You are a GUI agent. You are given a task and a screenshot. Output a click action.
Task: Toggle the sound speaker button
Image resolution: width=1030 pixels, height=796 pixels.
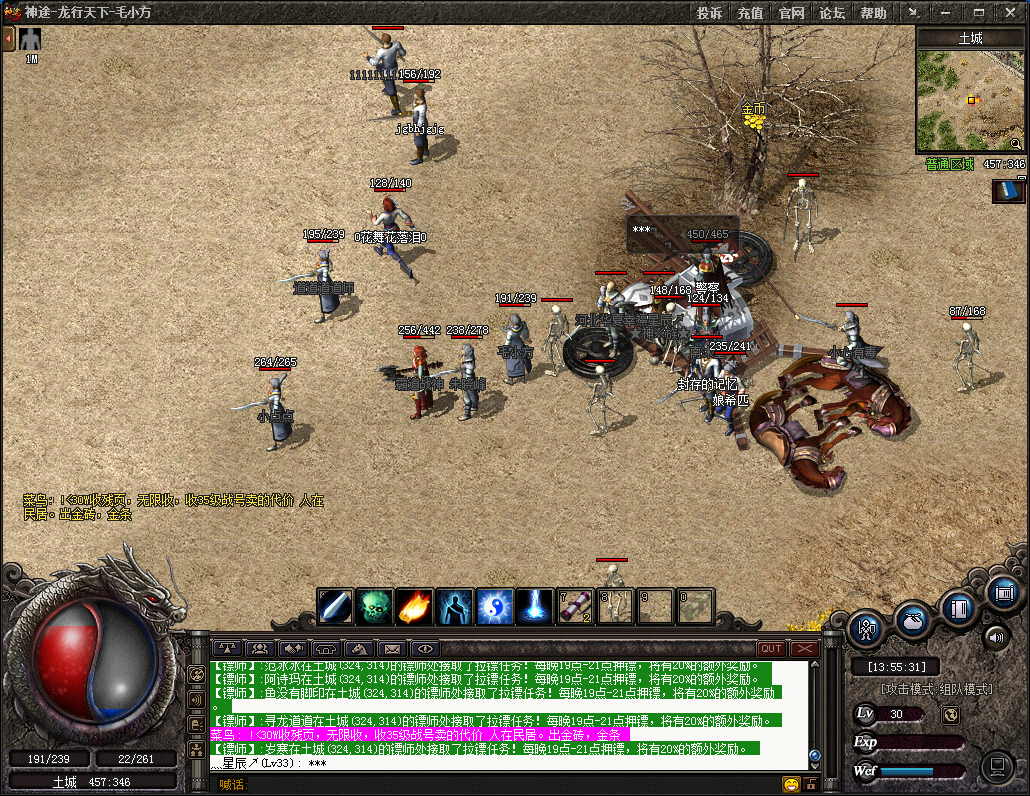pyautogui.click(x=996, y=636)
